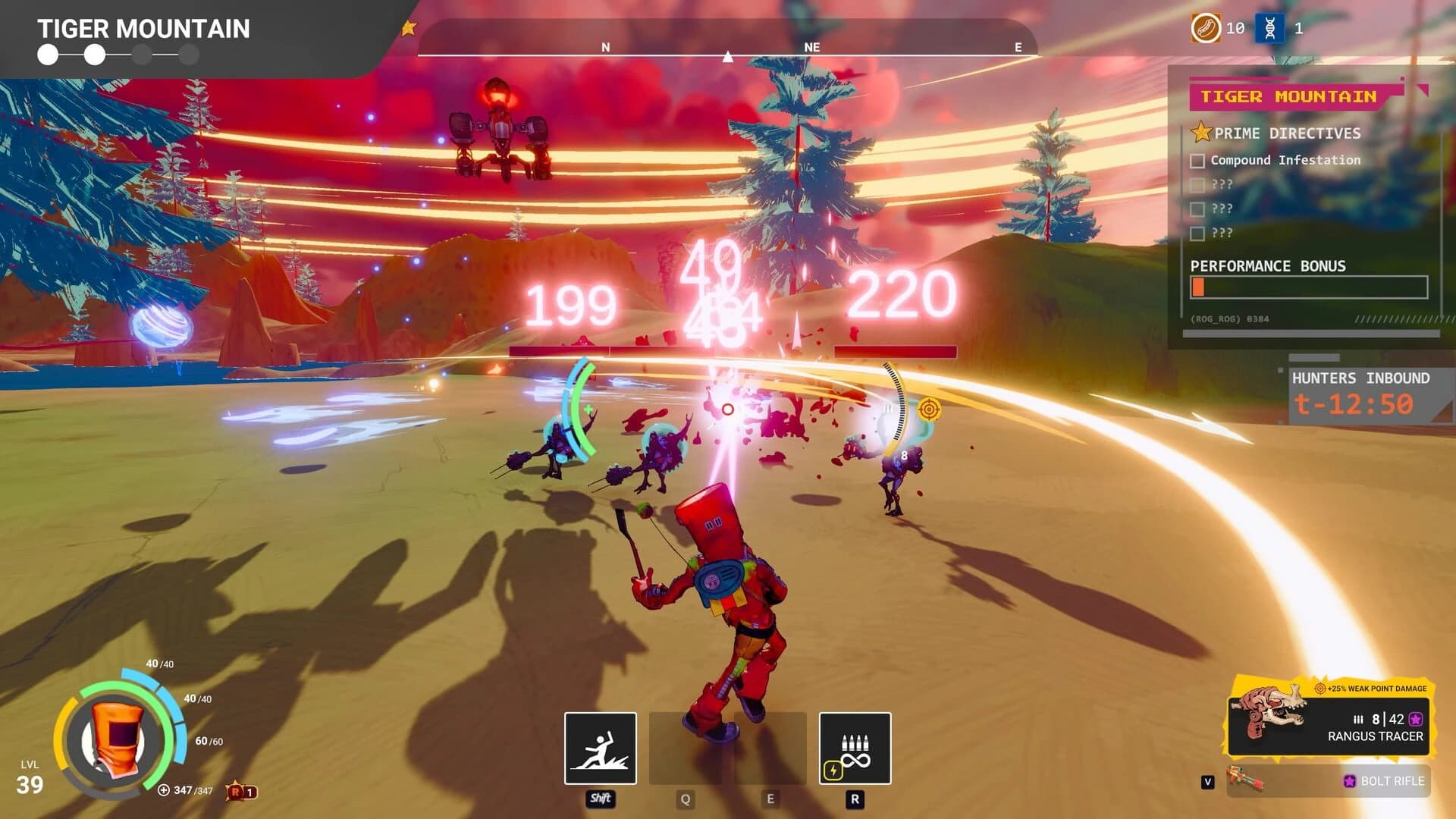This screenshot has height=819, width=1456.
Task: Expand the Prime Directives star section
Action: pos(1200,133)
